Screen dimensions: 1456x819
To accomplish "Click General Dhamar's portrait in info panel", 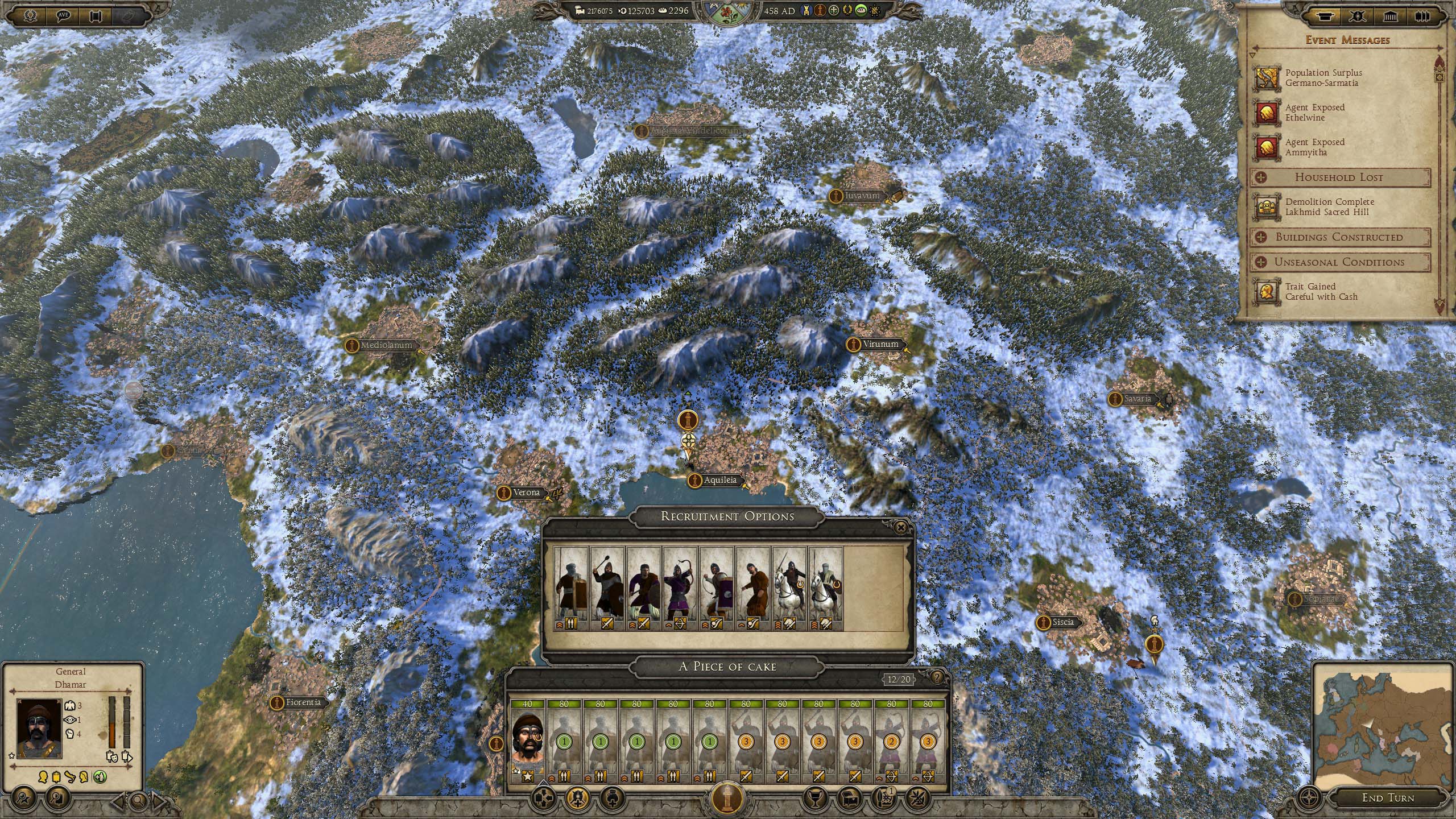I will pyautogui.click(x=39, y=727).
